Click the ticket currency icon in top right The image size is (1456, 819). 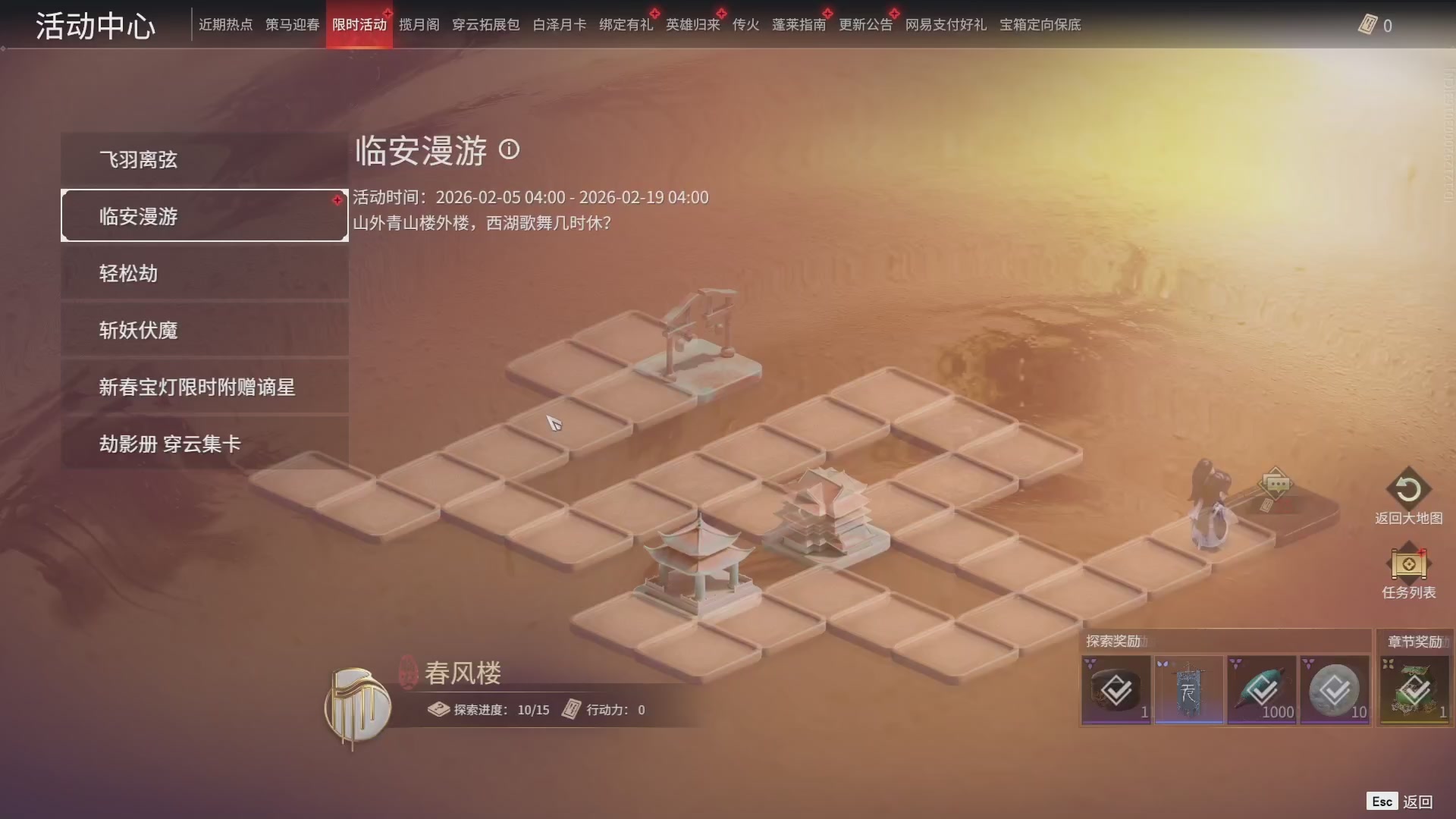(1369, 25)
